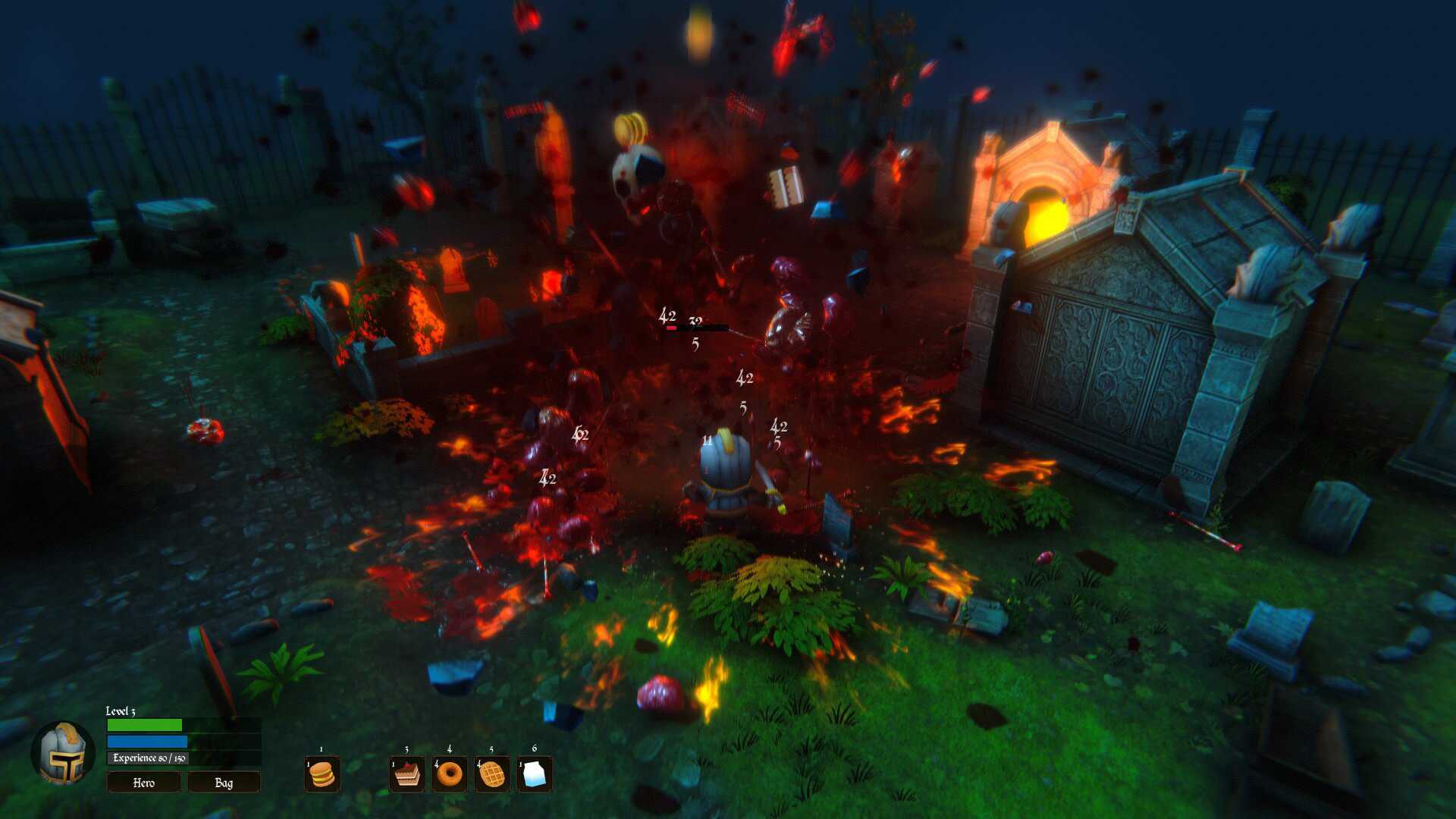Viewport: 1456px width, 819px height.
Task: Choose the waffle hotbar slot
Action: click(492, 774)
